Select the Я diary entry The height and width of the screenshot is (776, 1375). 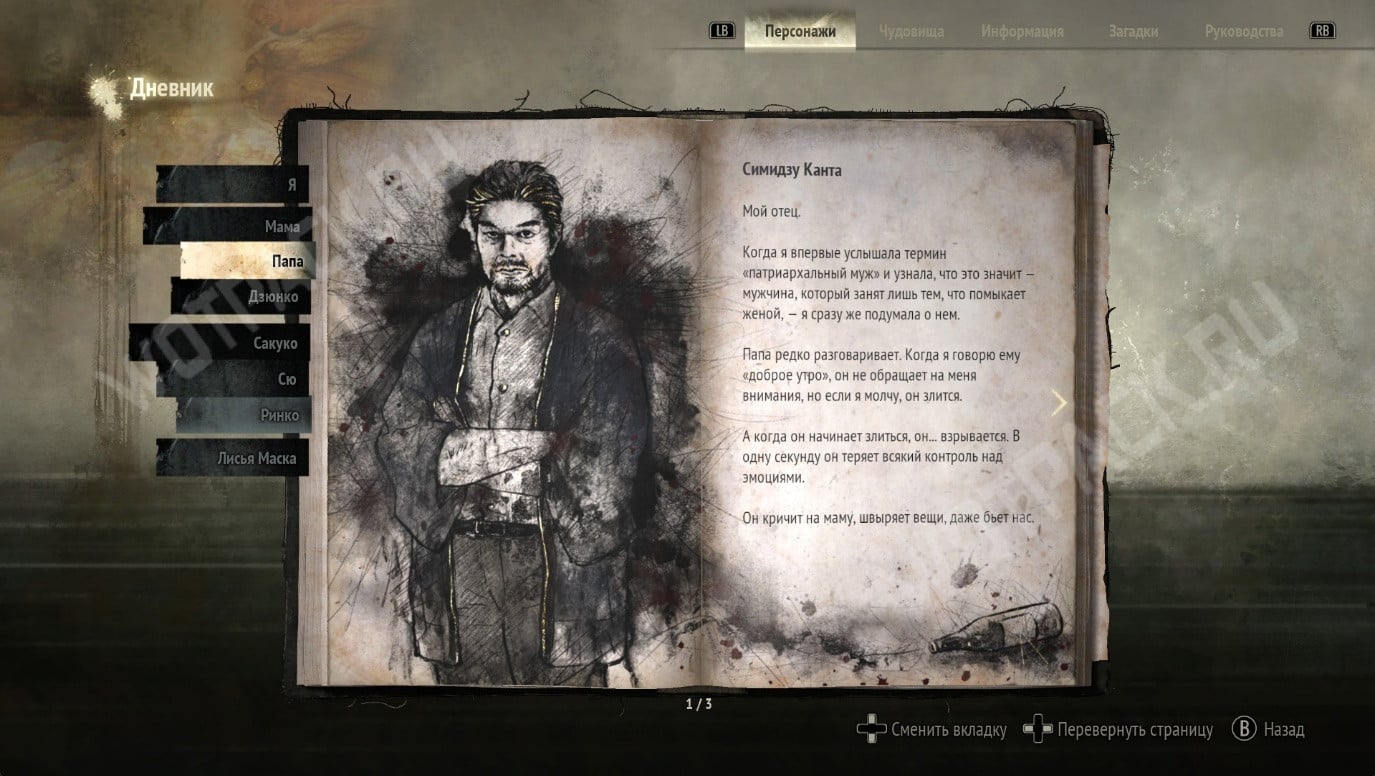[233, 185]
